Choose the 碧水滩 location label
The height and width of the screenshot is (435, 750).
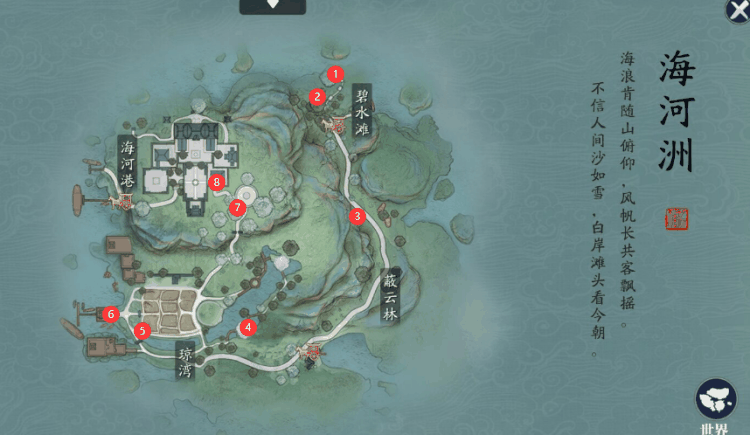[363, 111]
